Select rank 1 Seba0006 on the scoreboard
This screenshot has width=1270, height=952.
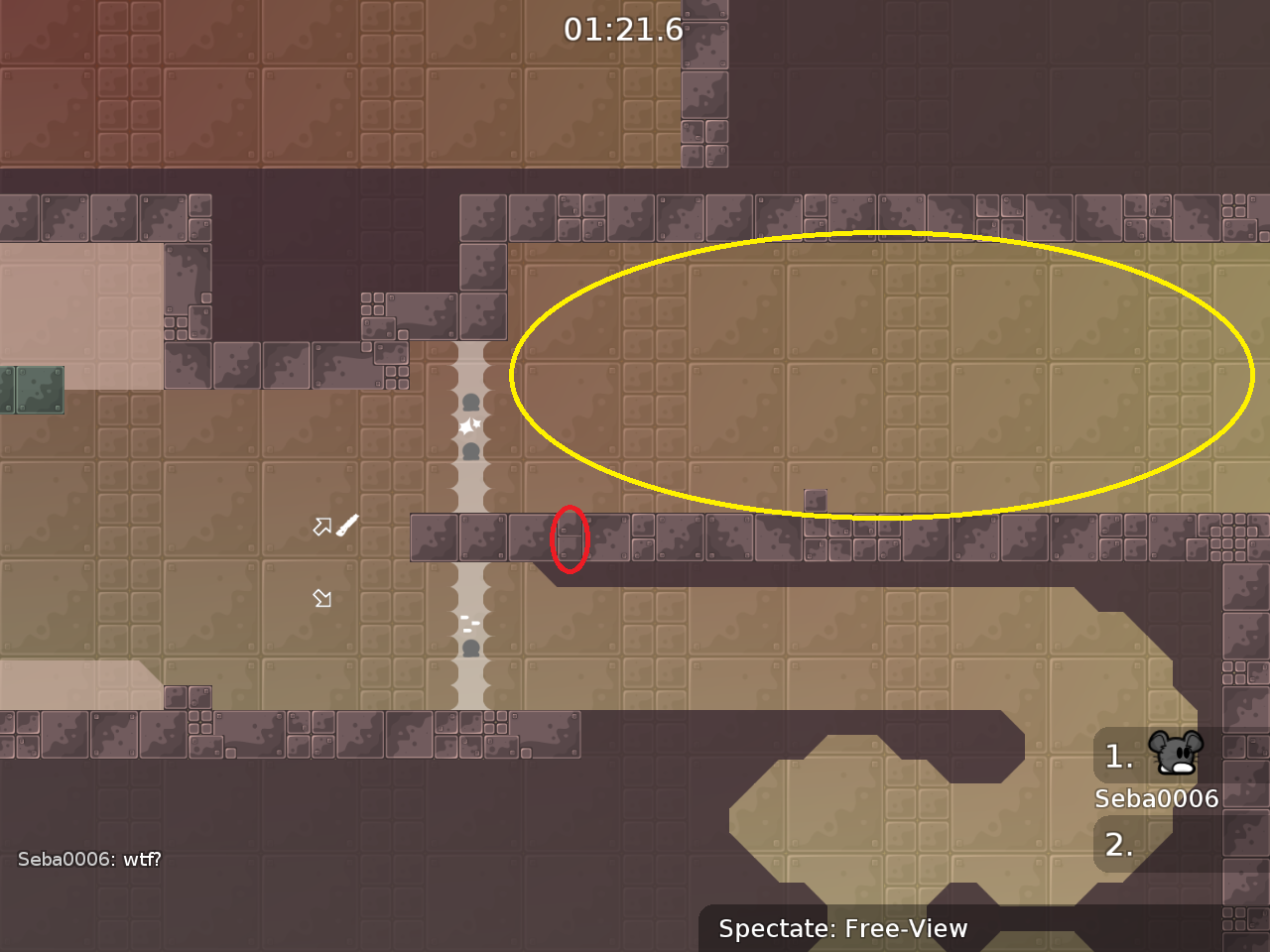(x=1156, y=797)
